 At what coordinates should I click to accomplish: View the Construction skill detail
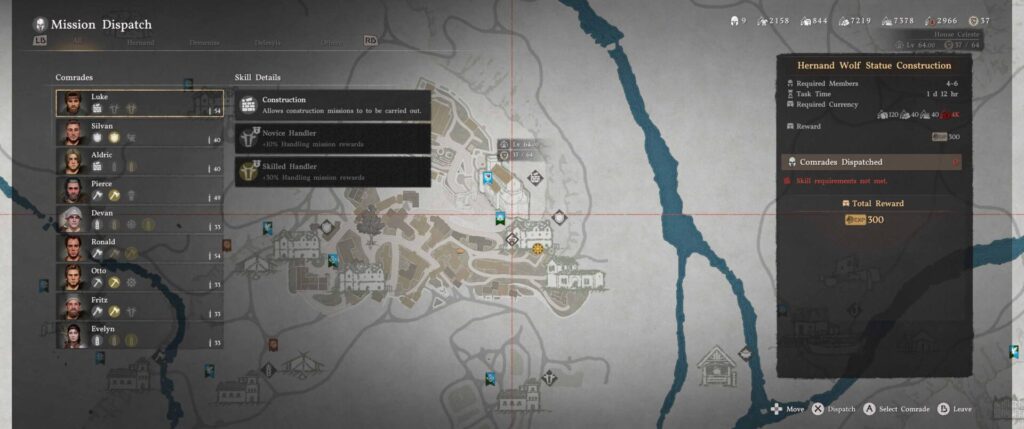332,105
